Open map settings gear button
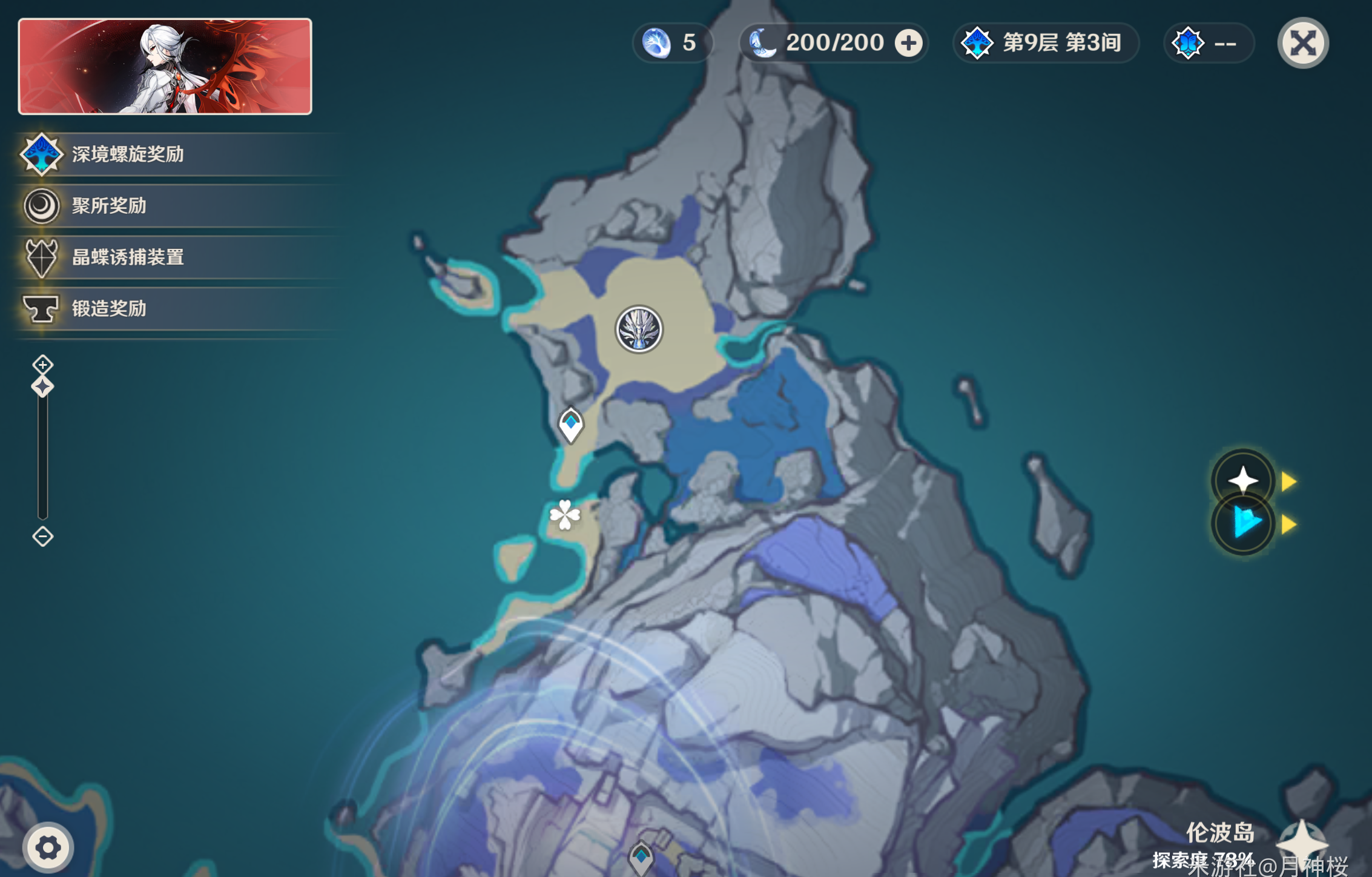 coord(48,848)
